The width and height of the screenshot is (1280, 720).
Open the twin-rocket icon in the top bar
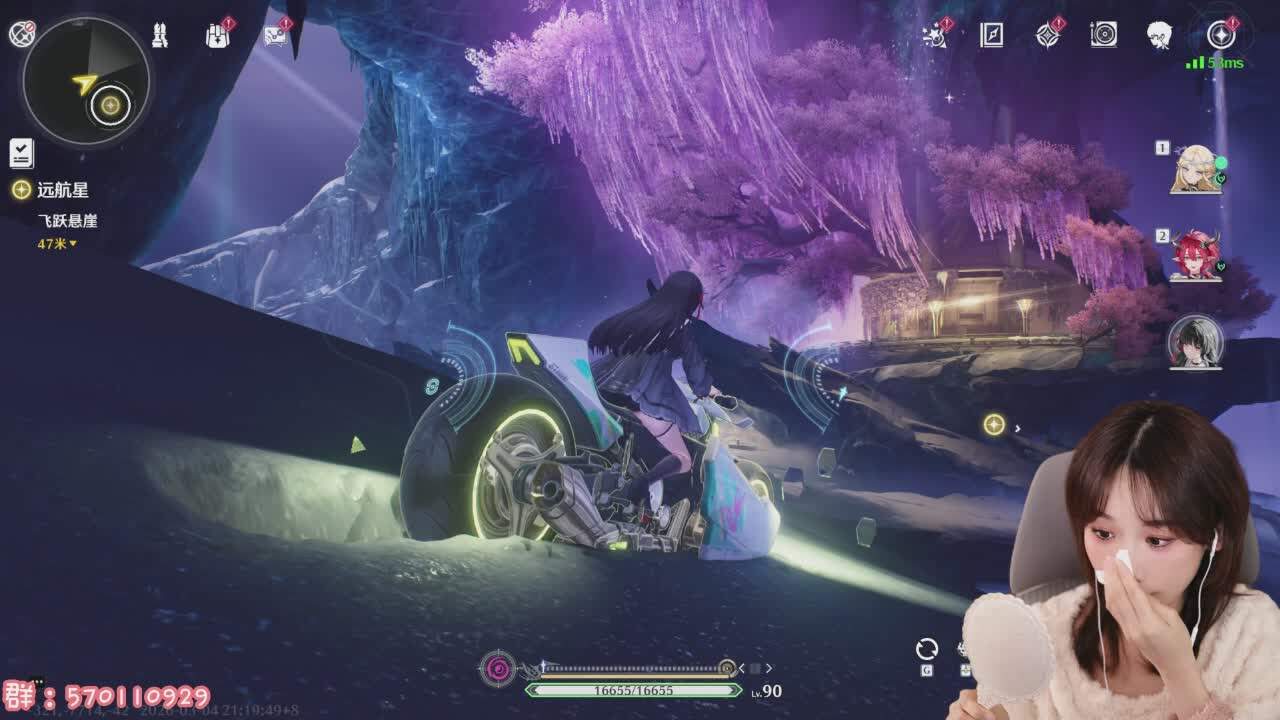(160, 36)
